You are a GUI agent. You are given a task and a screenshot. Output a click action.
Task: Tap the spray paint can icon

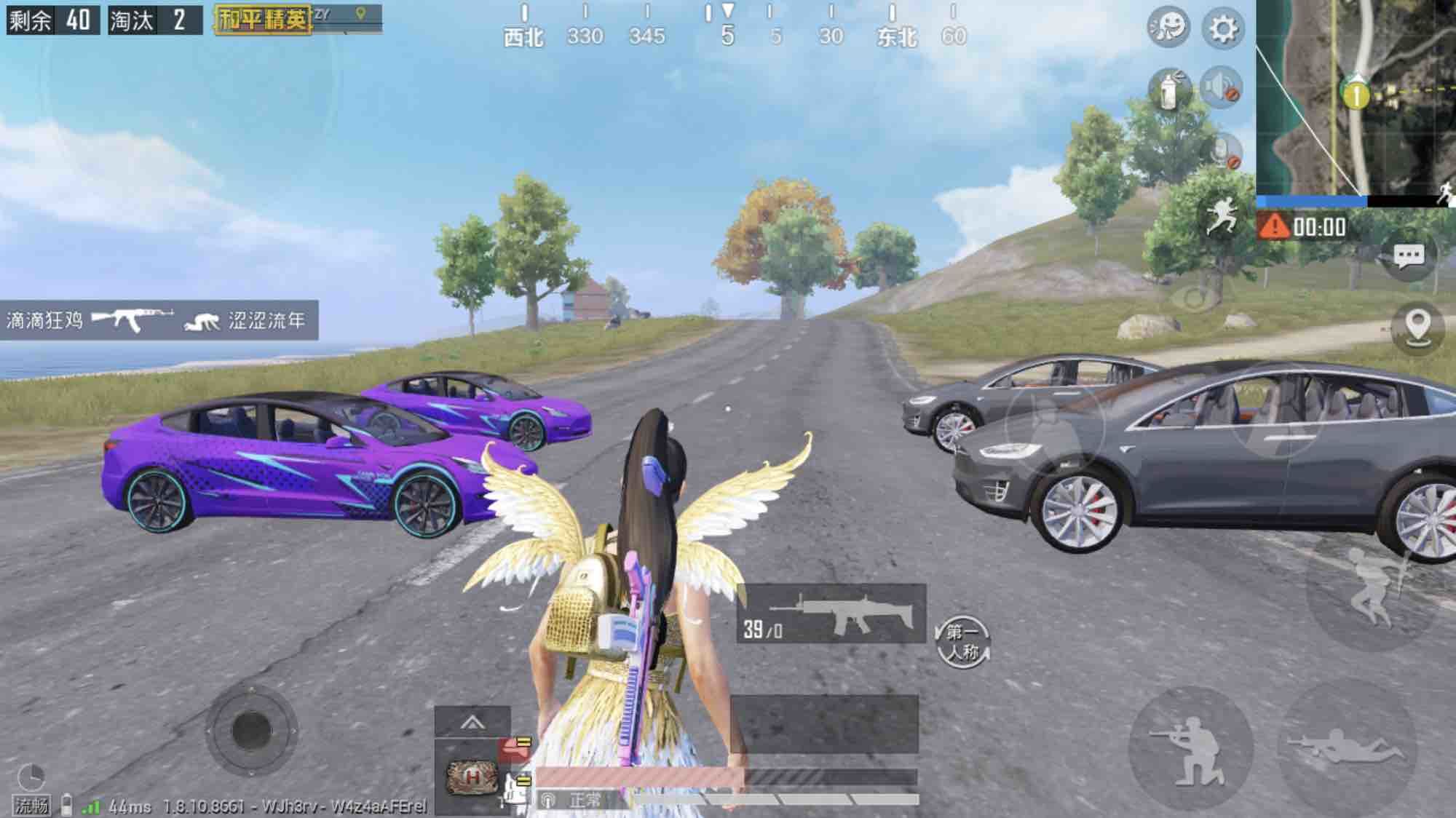(1169, 90)
